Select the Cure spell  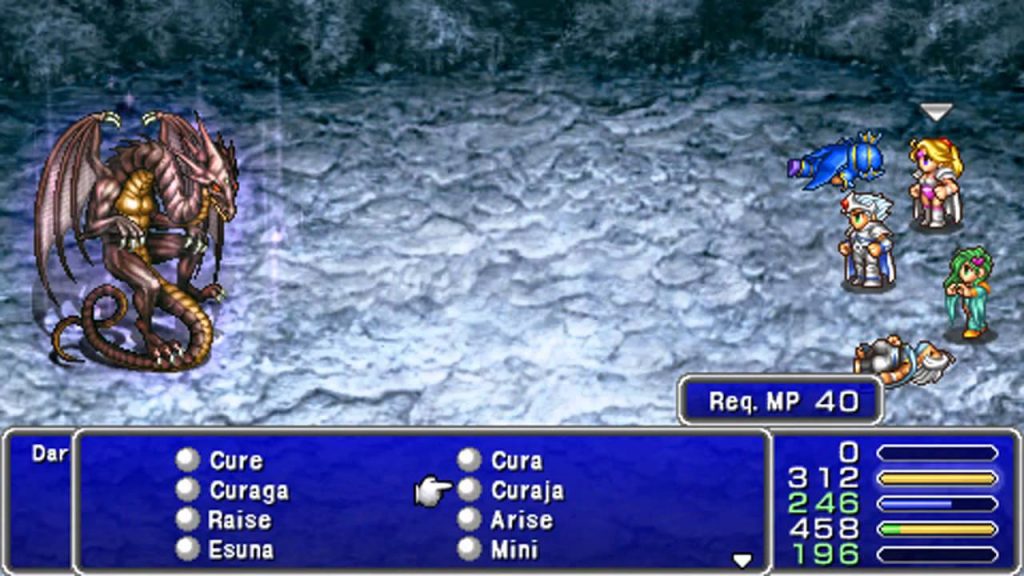pyautogui.click(x=235, y=461)
